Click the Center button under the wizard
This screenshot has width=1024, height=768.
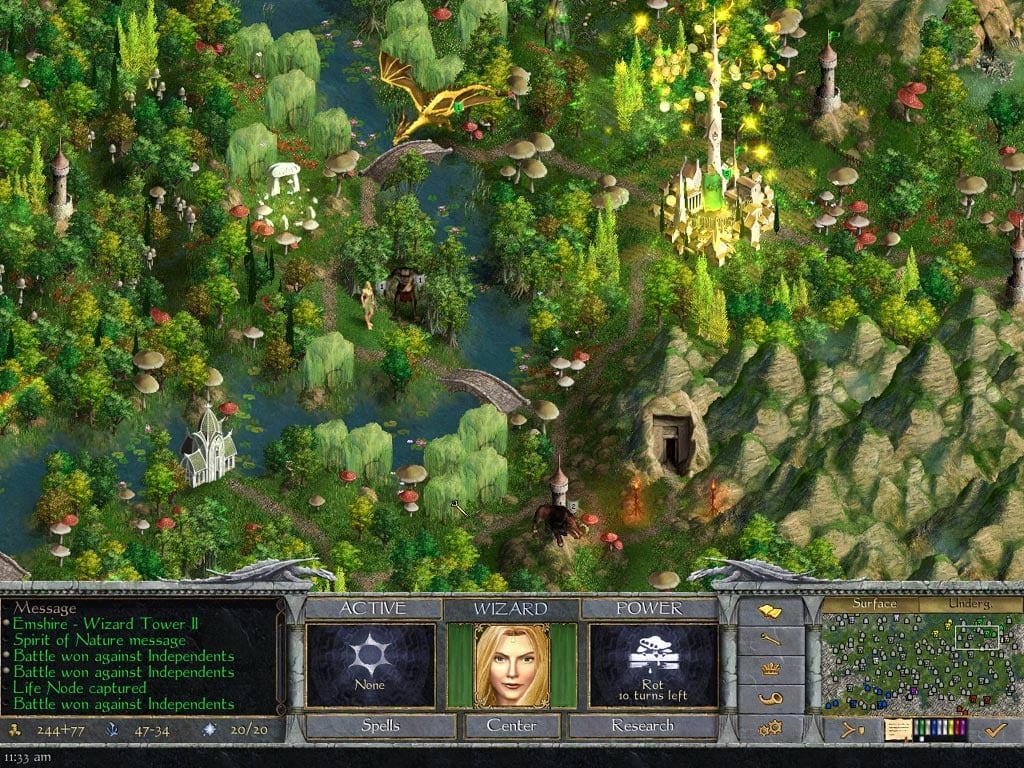click(x=512, y=726)
